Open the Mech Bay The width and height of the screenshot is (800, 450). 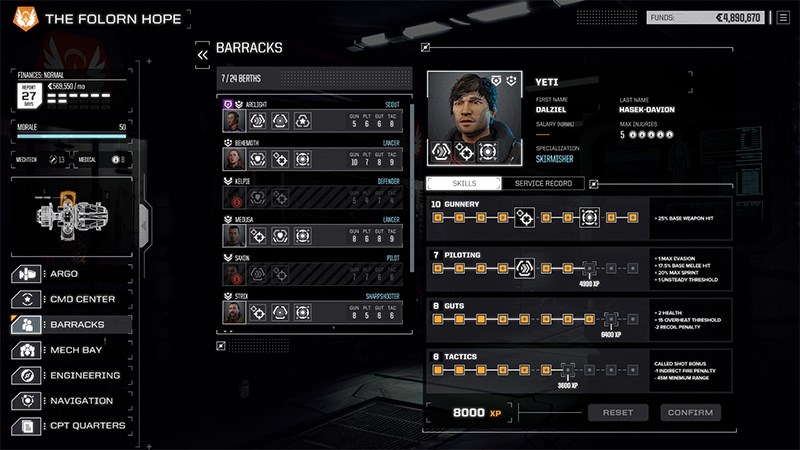[x=70, y=350]
